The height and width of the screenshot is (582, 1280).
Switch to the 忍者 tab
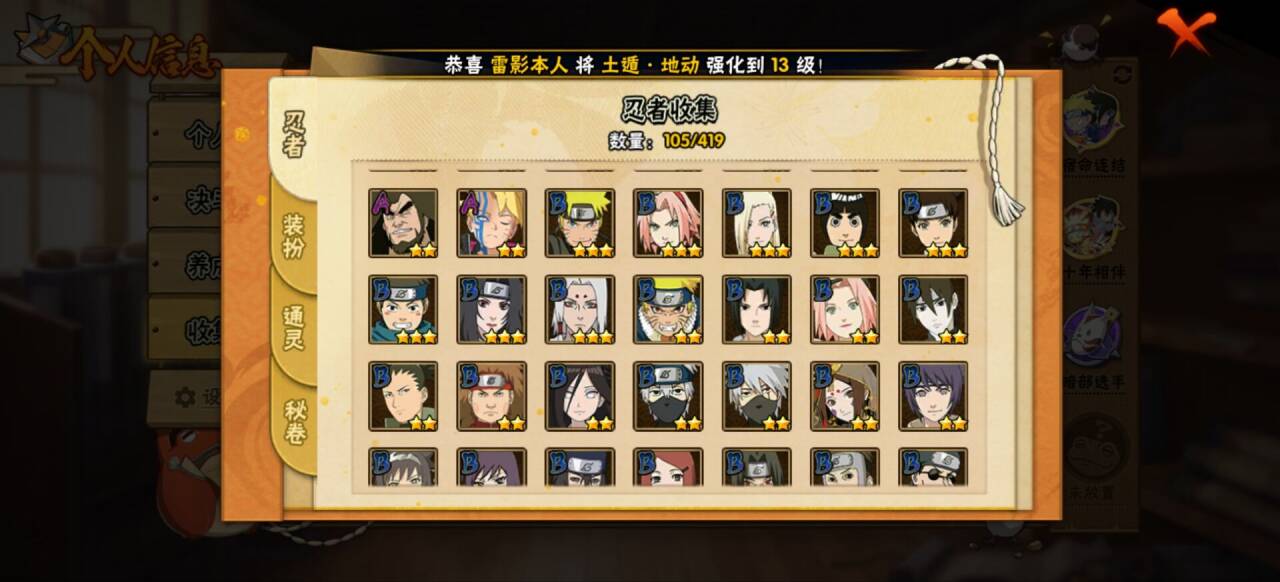point(294,133)
